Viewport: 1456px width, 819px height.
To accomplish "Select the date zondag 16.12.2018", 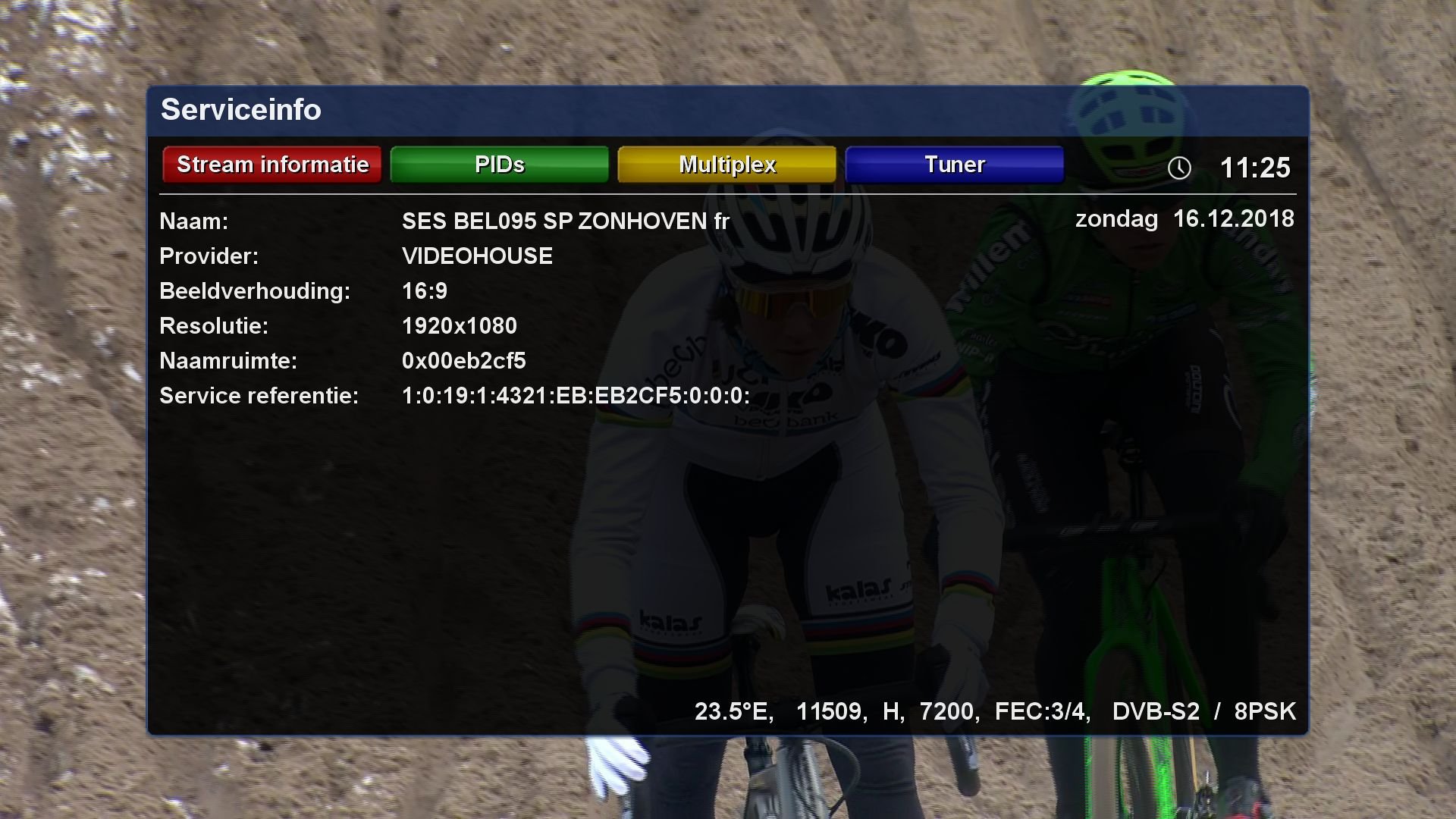I will click(1185, 219).
